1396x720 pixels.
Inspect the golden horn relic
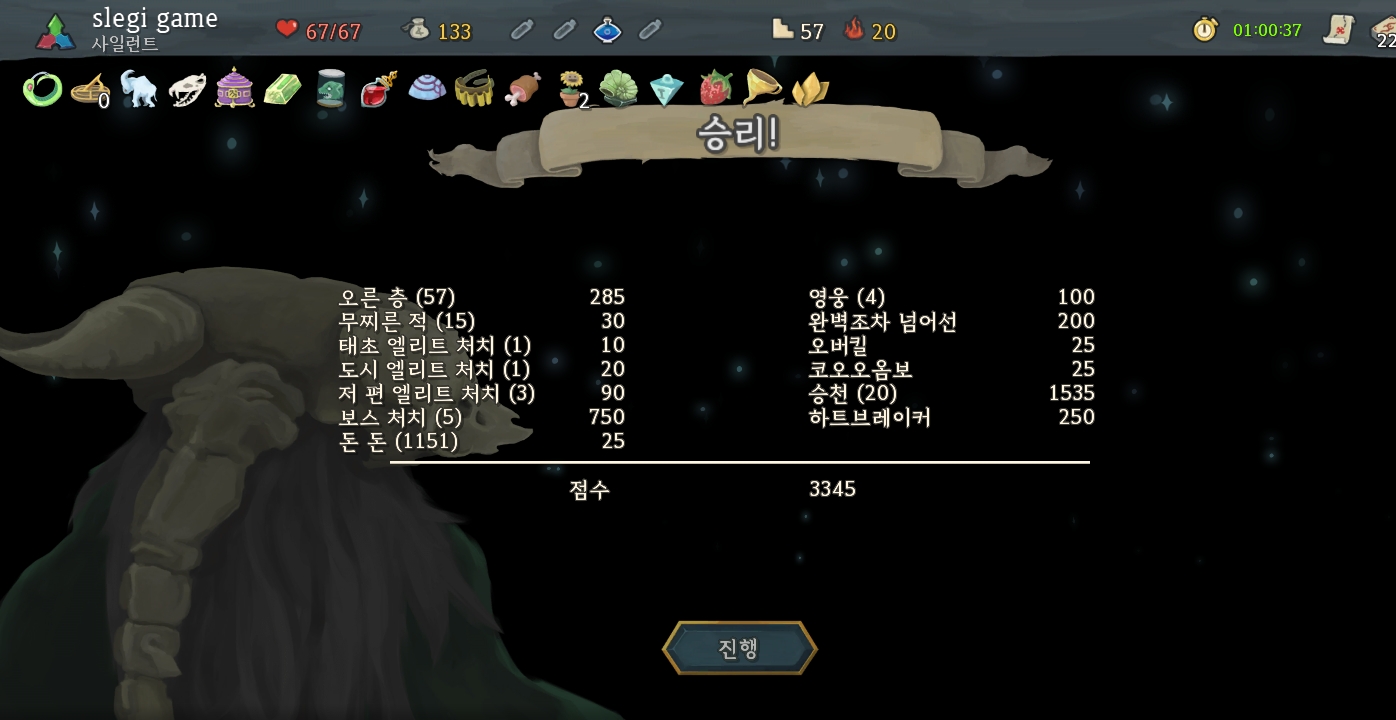click(x=762, y=89)
